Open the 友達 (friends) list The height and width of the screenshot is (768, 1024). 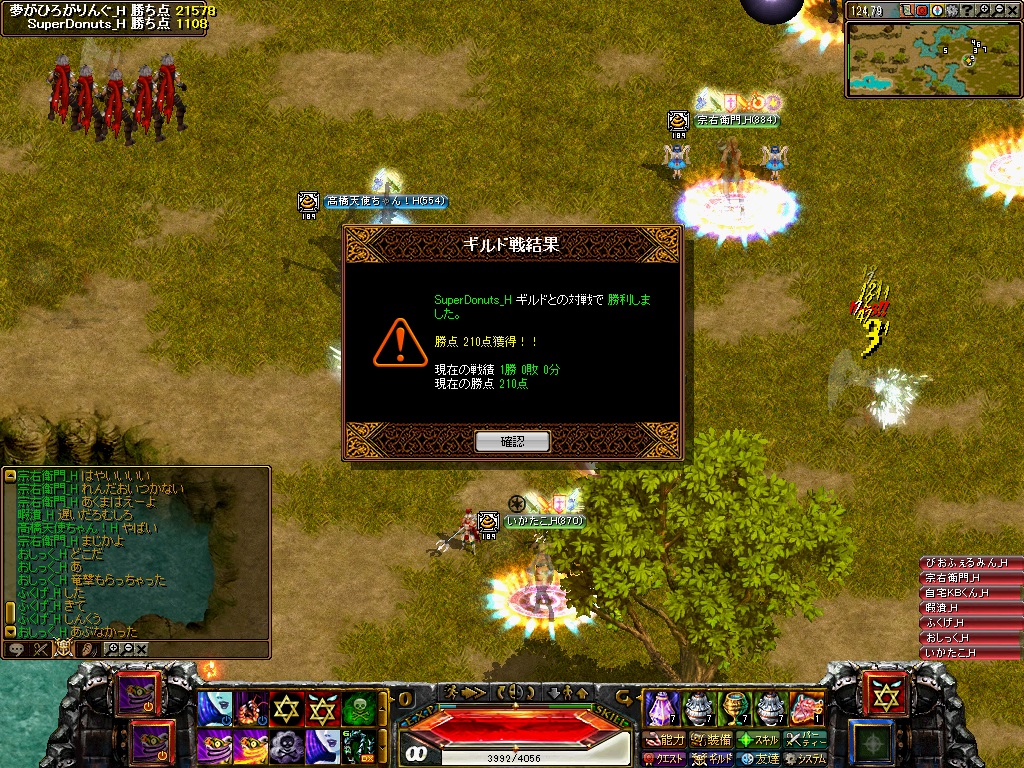[x=759, y=759]
